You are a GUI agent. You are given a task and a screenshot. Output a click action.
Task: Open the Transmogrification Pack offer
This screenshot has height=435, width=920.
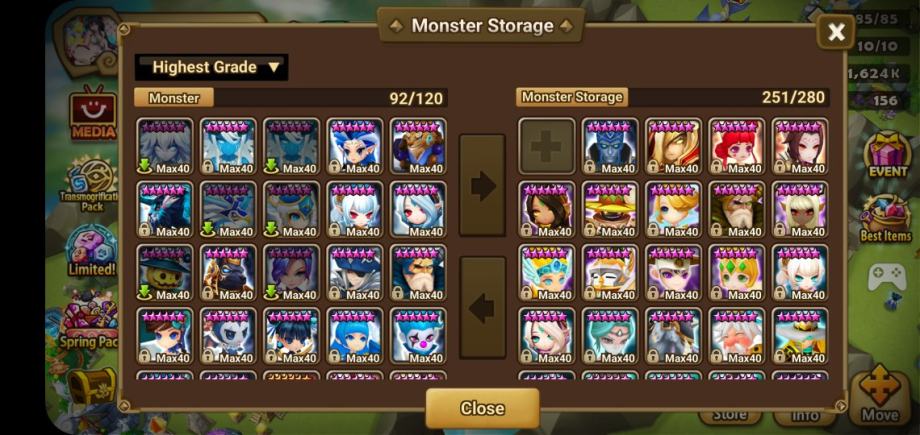92,185
